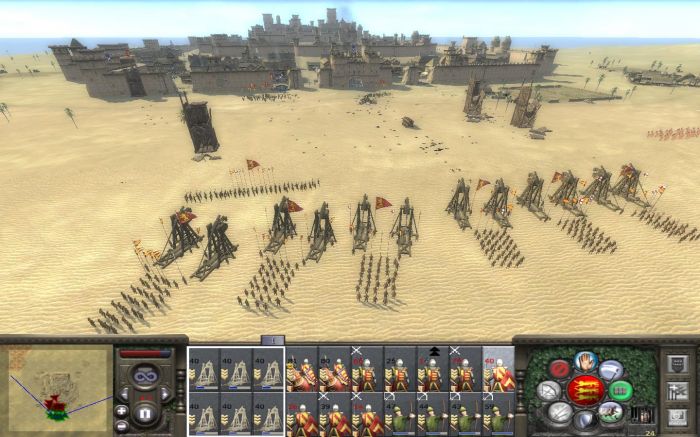The image size is (700, 437).
Task: Select the highlighted shield infantry unit card
Action: (498, 370)
